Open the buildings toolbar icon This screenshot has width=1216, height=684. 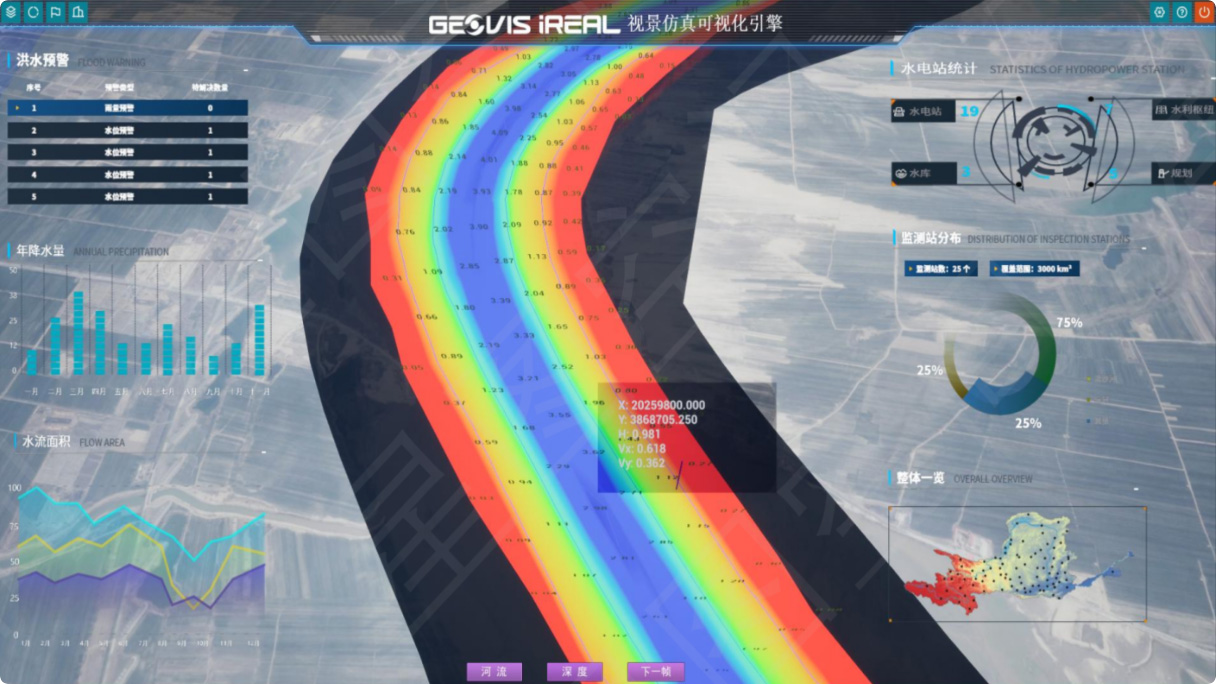[x=77, y=13]
